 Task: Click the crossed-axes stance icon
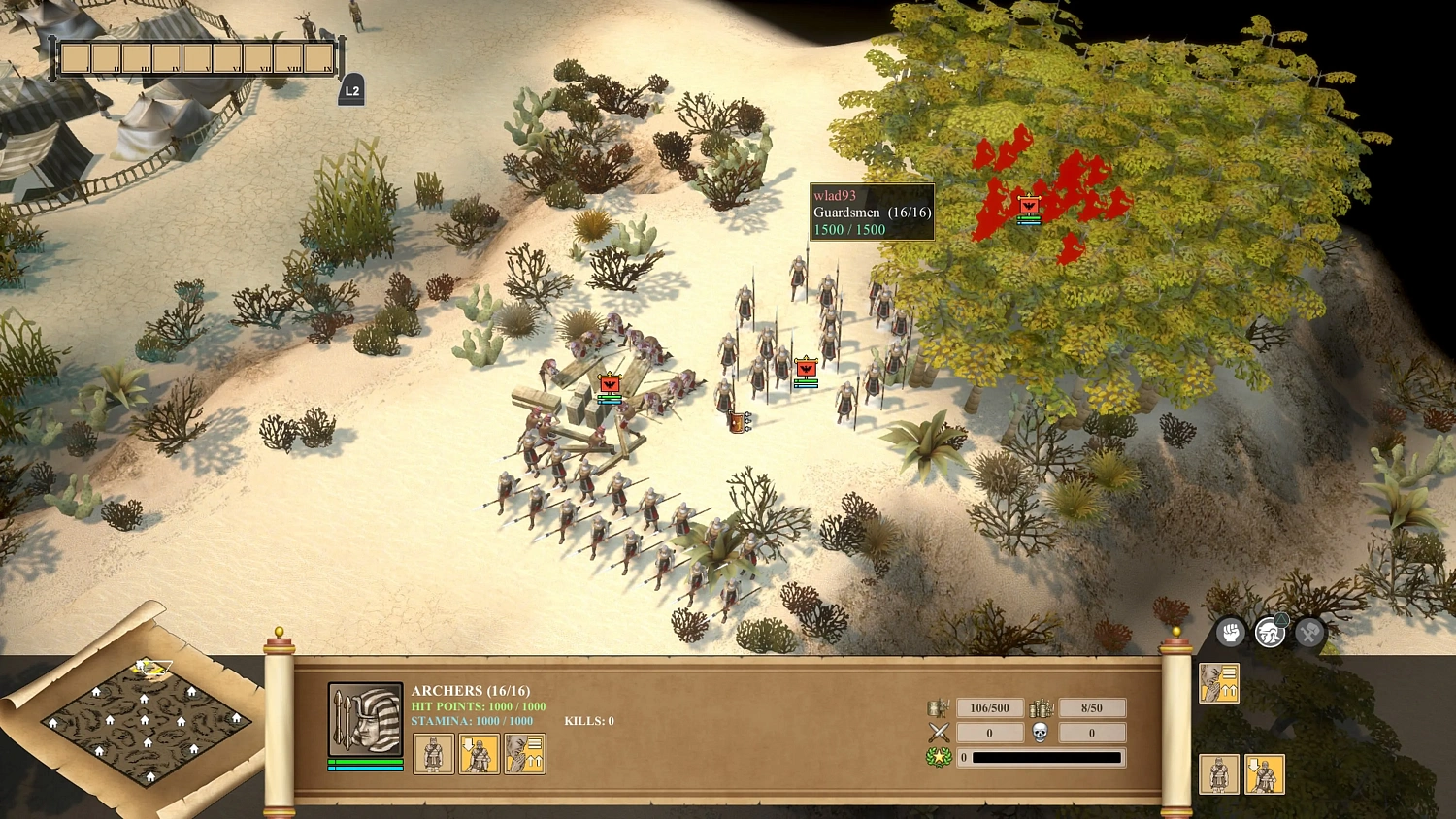tap(1308, 632)
